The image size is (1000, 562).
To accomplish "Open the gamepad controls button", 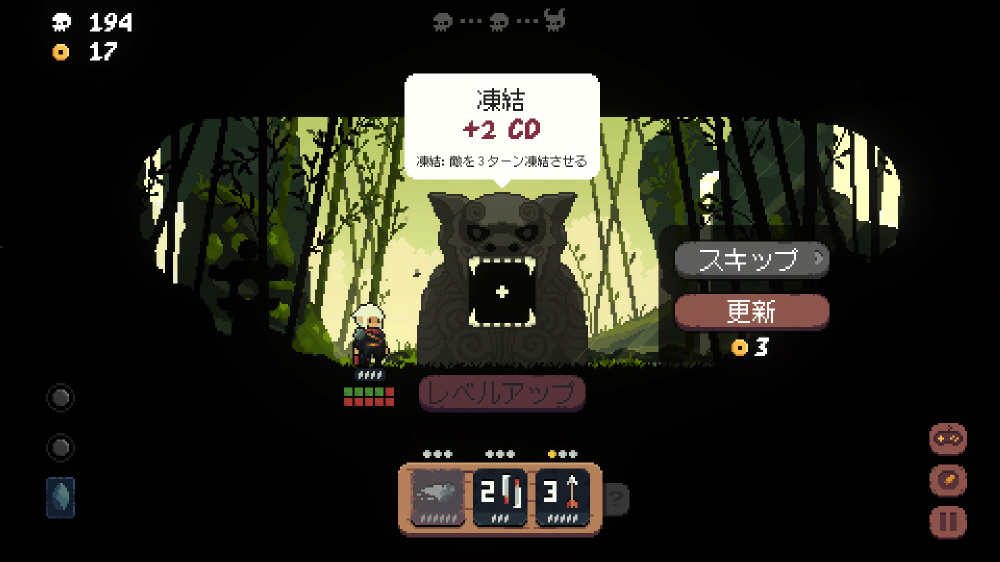I will click(x=947, y=439).
